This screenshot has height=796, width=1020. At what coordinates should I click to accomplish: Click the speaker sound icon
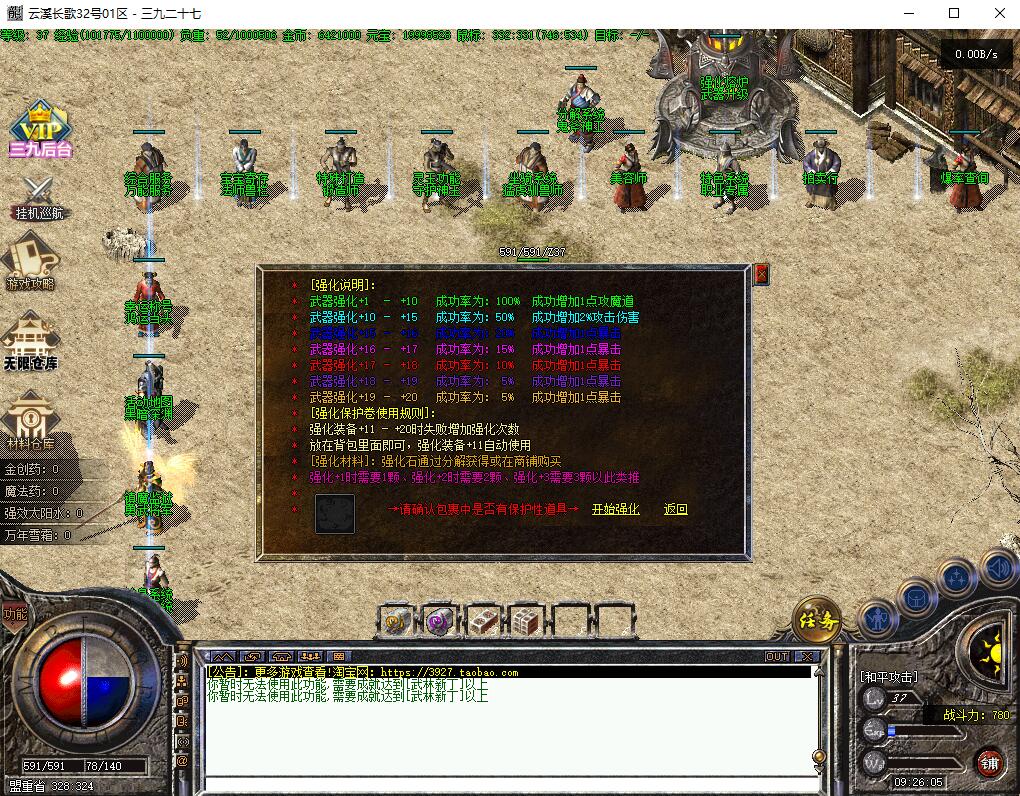[997, 568]
